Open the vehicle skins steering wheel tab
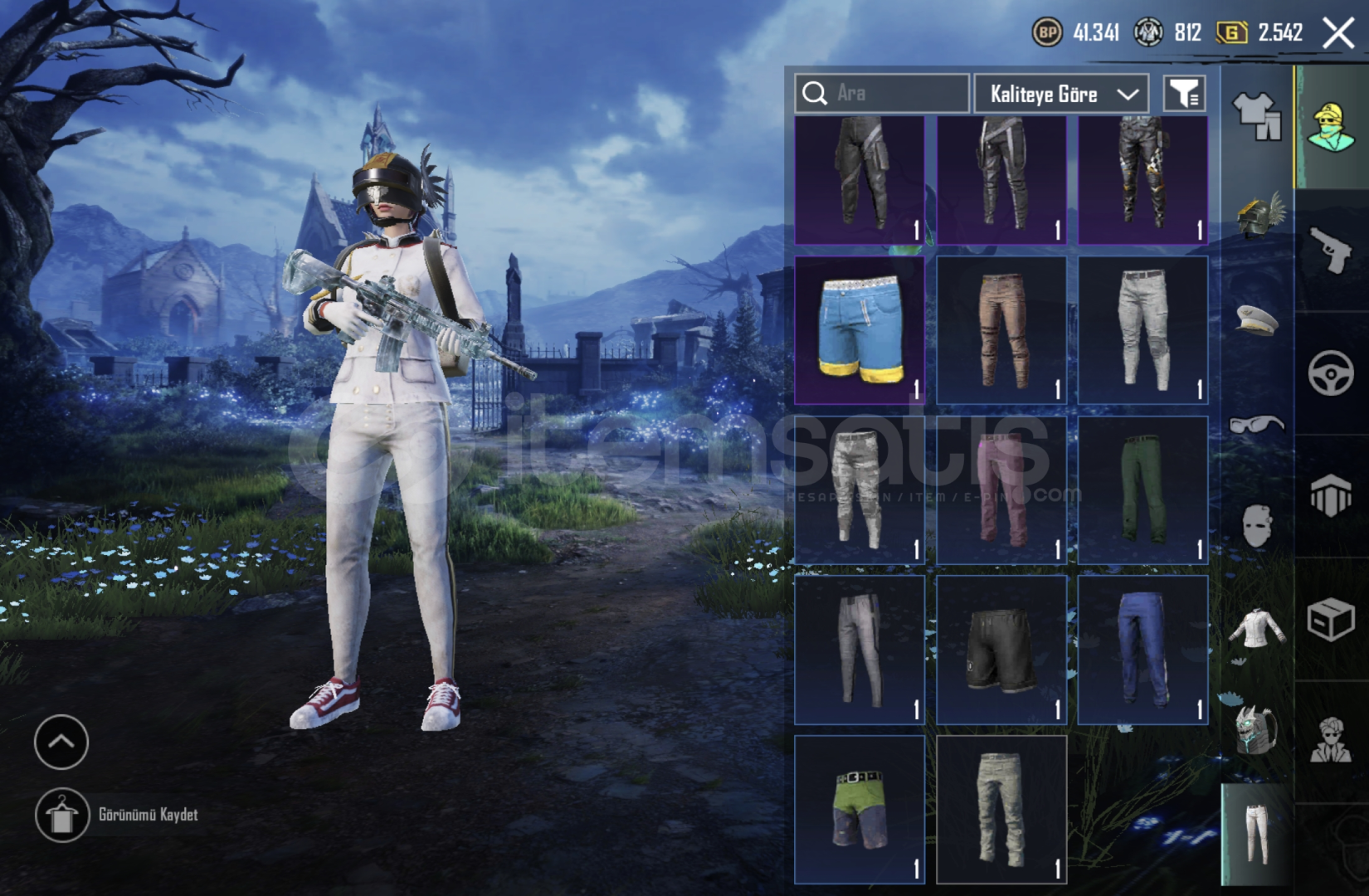 pos(1331,373)
